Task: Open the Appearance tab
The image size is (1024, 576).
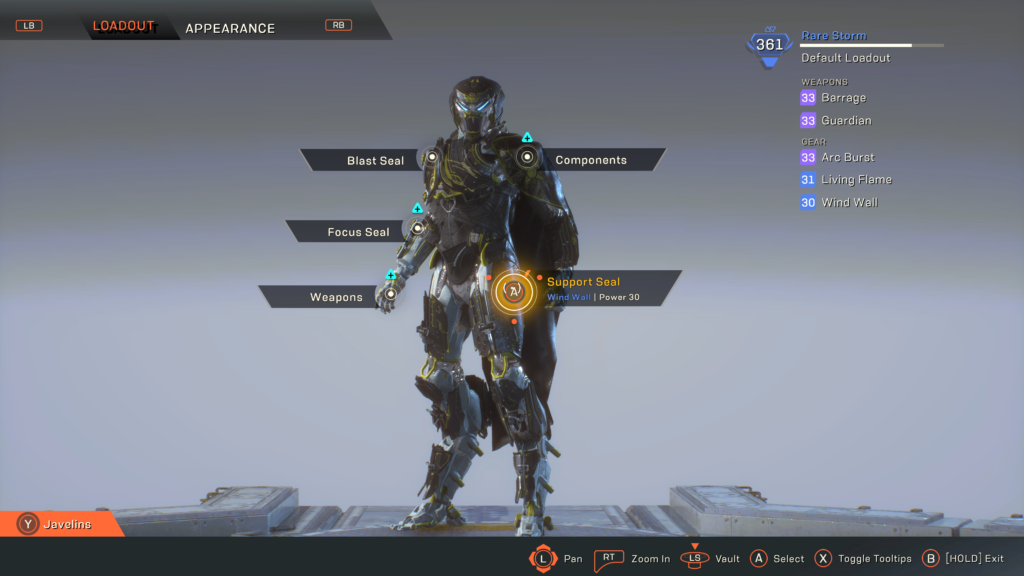Action: coord(230,28)
